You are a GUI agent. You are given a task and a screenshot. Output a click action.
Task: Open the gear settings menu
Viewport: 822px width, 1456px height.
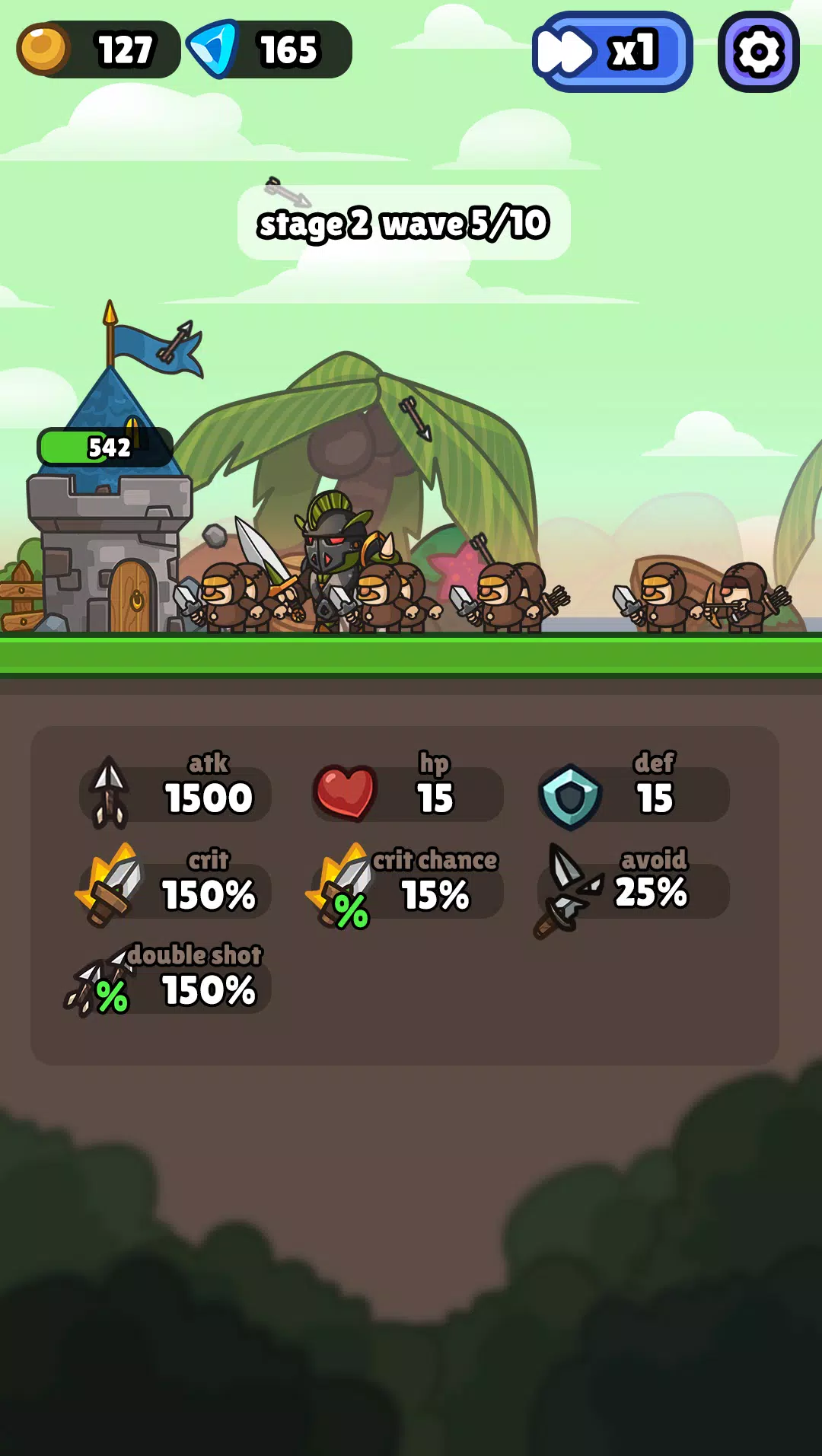pyautogui.click(x=758, y=52)
